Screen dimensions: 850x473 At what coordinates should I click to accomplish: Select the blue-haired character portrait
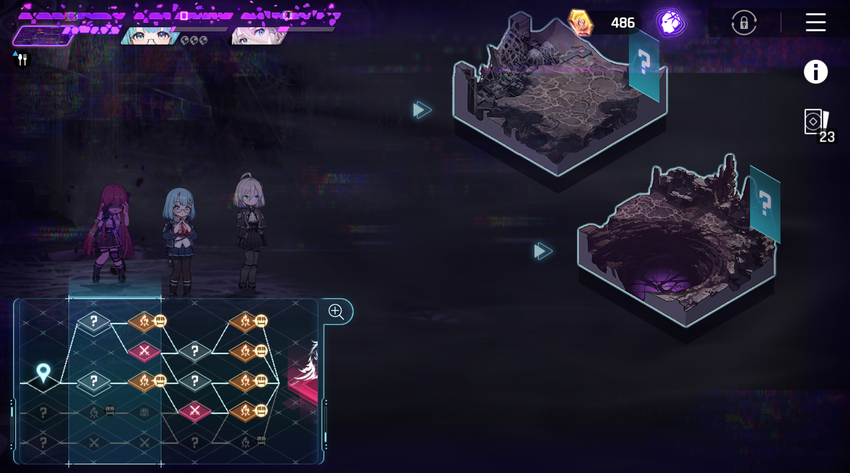click(x=150, y=36)
